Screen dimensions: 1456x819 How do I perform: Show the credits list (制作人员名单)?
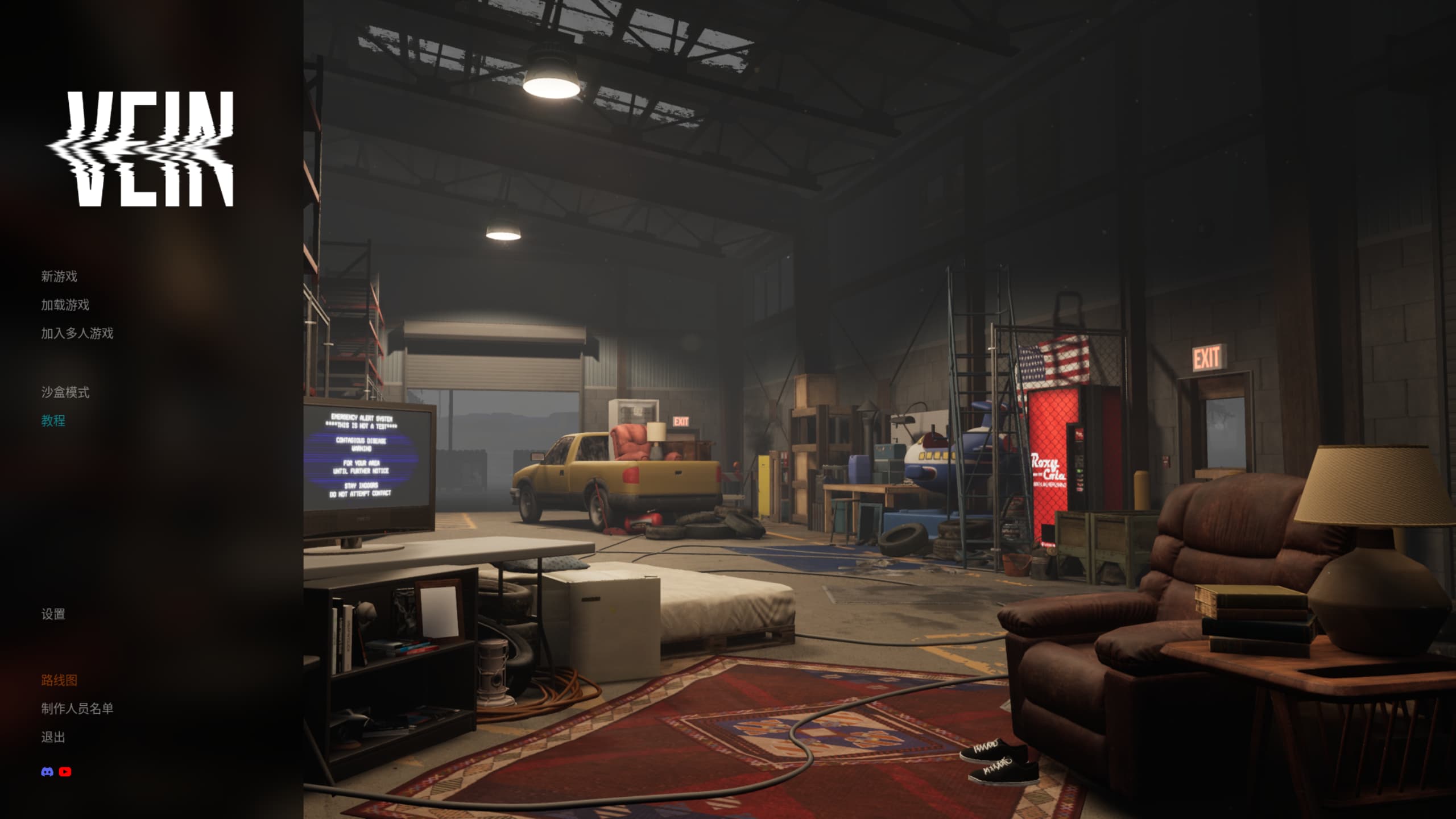tap(77, 709)
